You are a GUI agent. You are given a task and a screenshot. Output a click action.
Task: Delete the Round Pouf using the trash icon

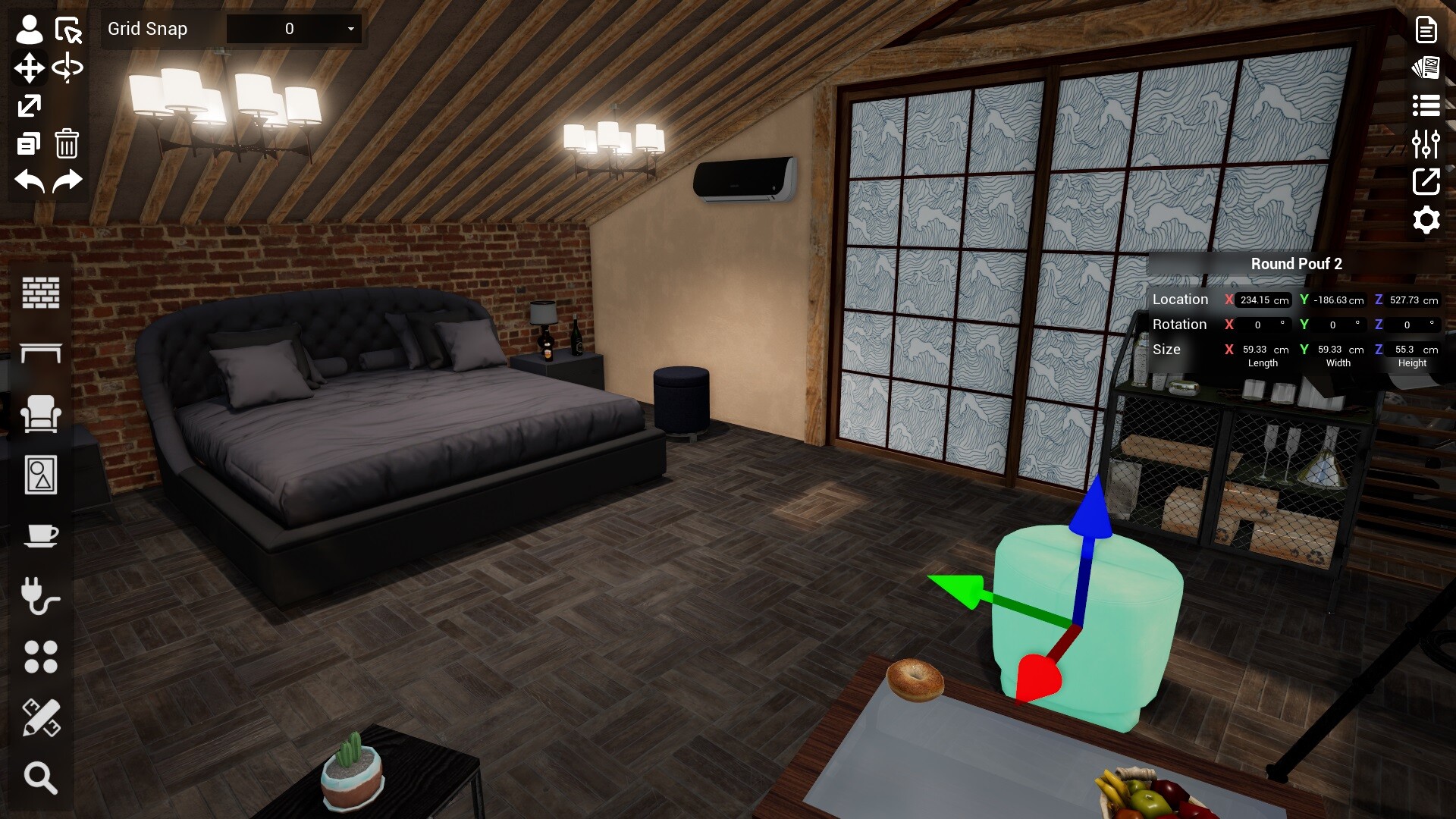(x=67, y=143)
